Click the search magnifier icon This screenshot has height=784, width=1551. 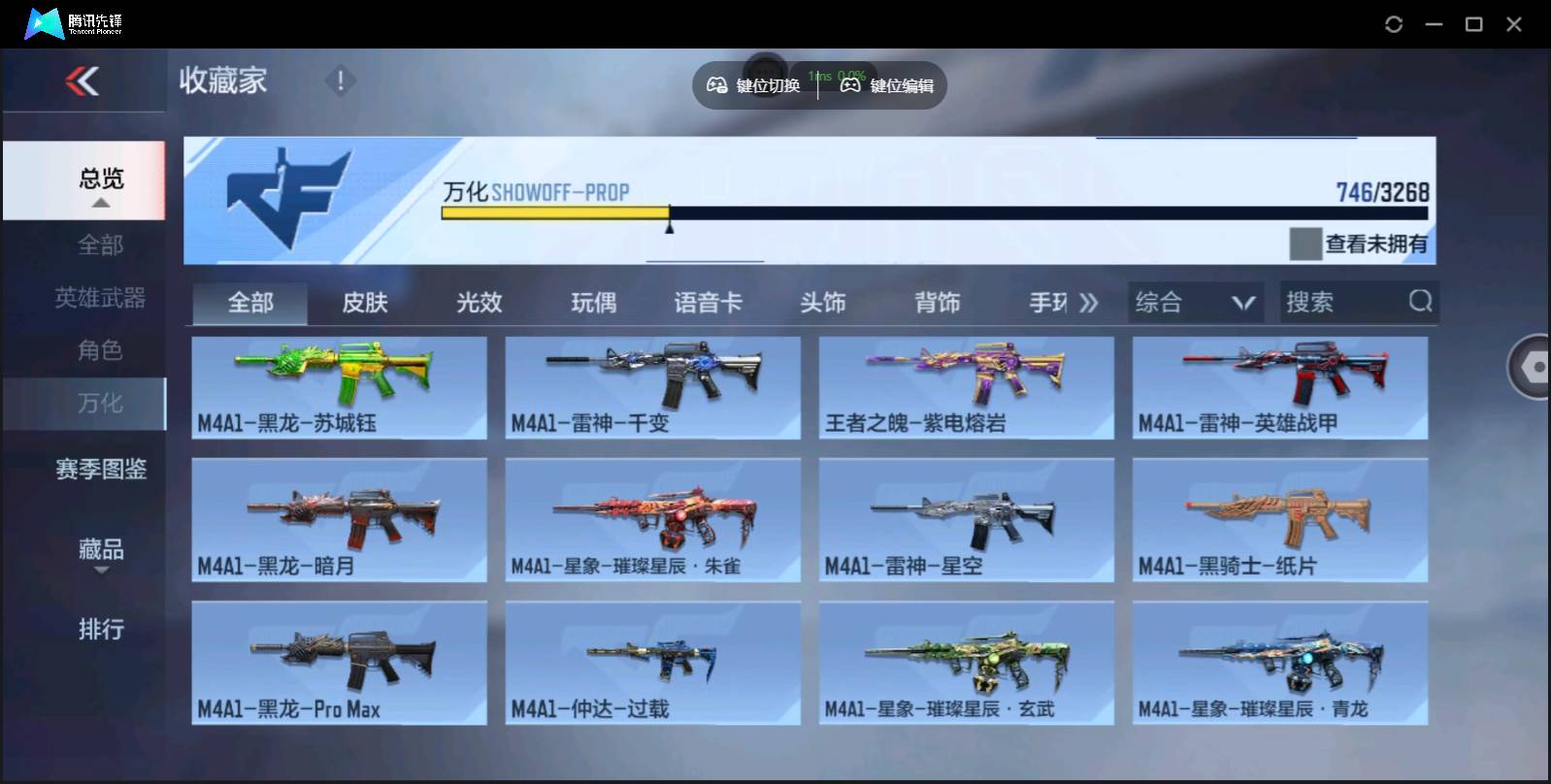pyautogui.click(x=1421, y=302)
